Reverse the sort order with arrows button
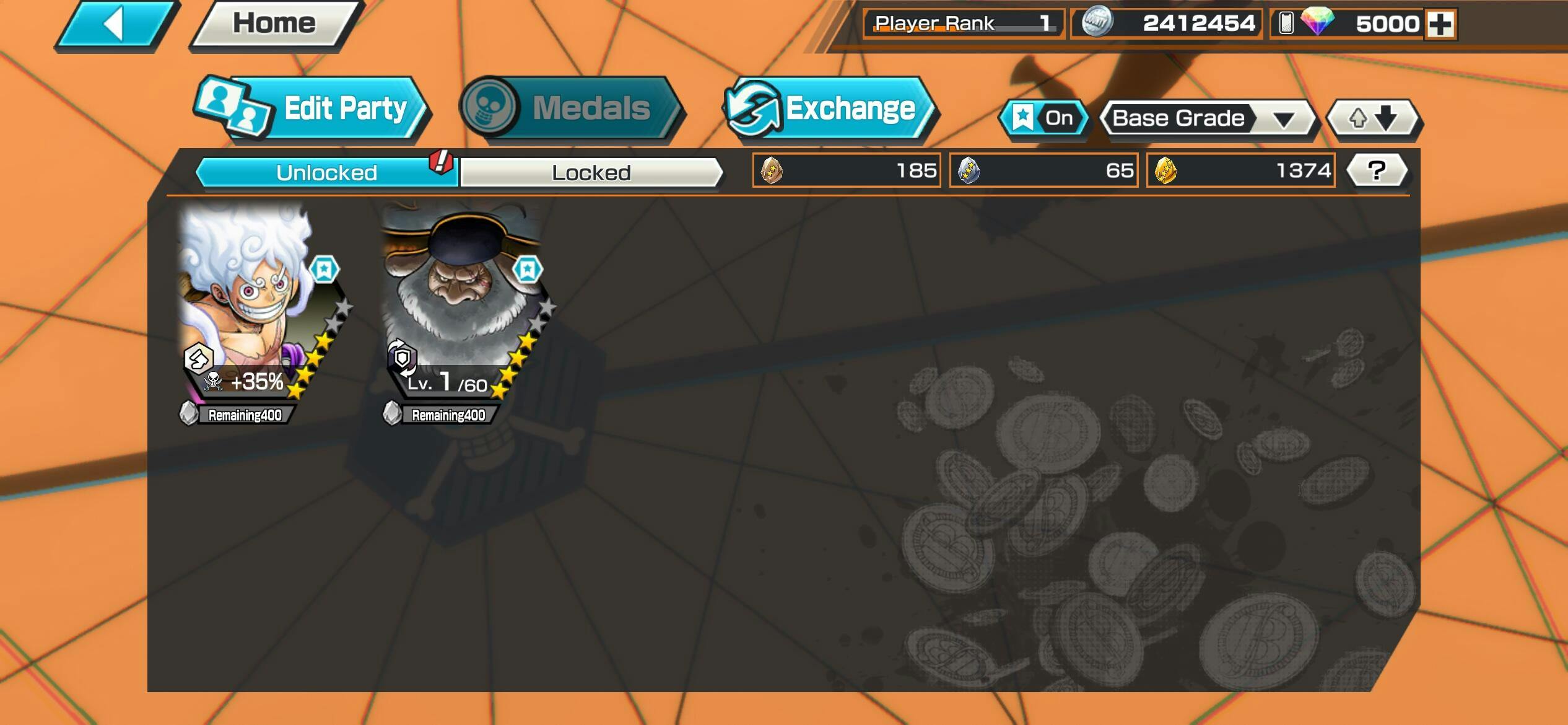The image size is (1568, 725). (1373, 118)
